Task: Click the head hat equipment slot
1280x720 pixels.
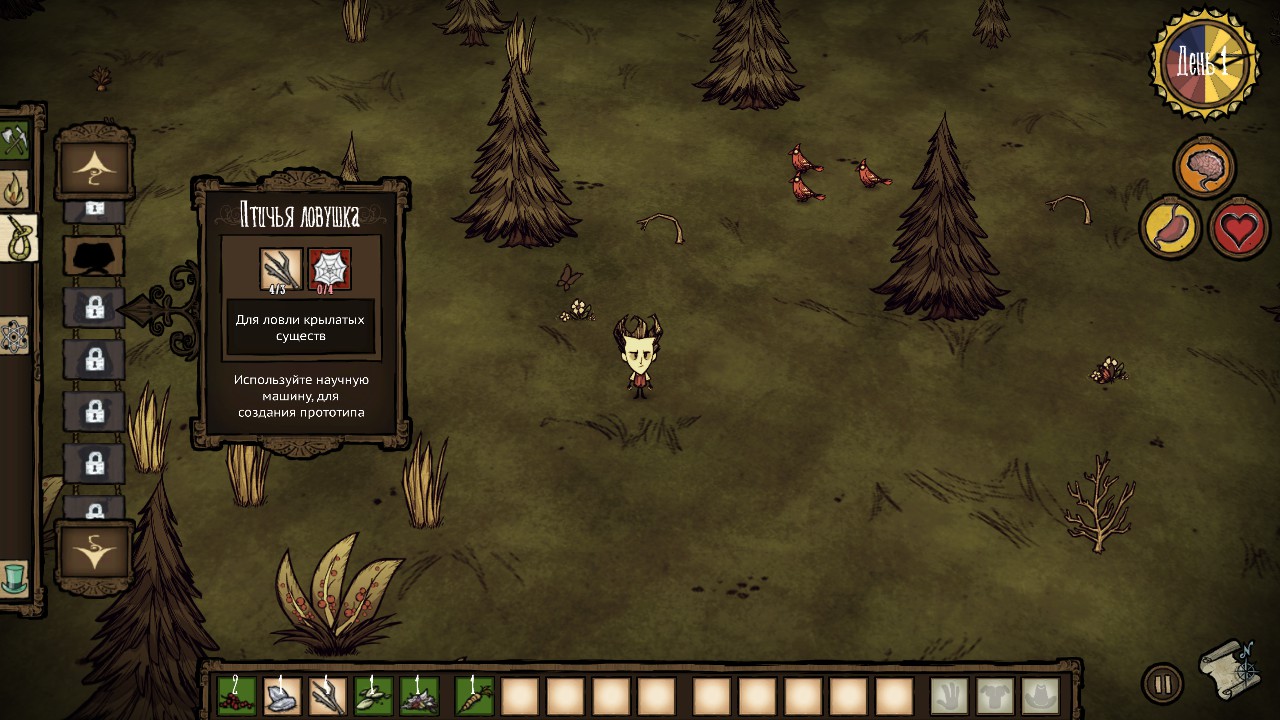Action: click(1041, 696)
